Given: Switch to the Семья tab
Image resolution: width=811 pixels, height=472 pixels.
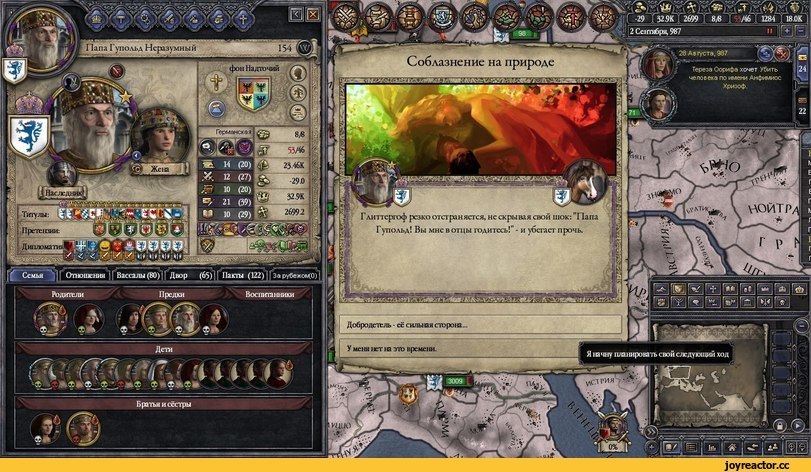Looking at the screenshot, I should coord(31,275).
